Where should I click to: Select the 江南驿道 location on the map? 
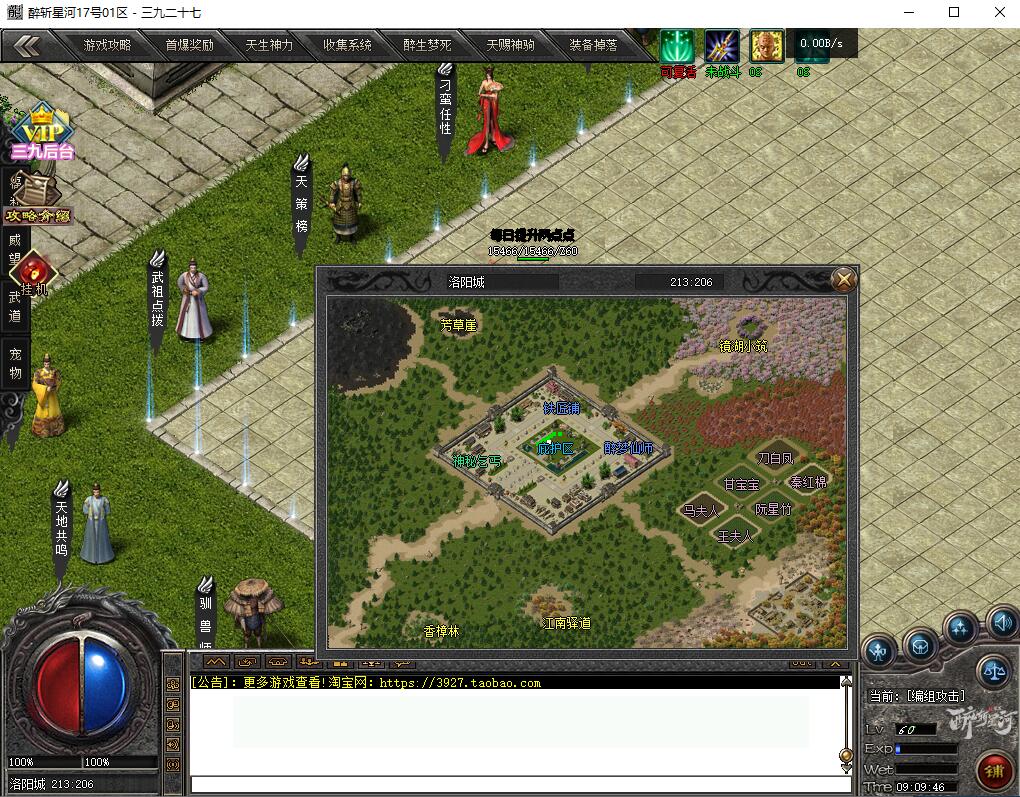click(x=566, y=622)
